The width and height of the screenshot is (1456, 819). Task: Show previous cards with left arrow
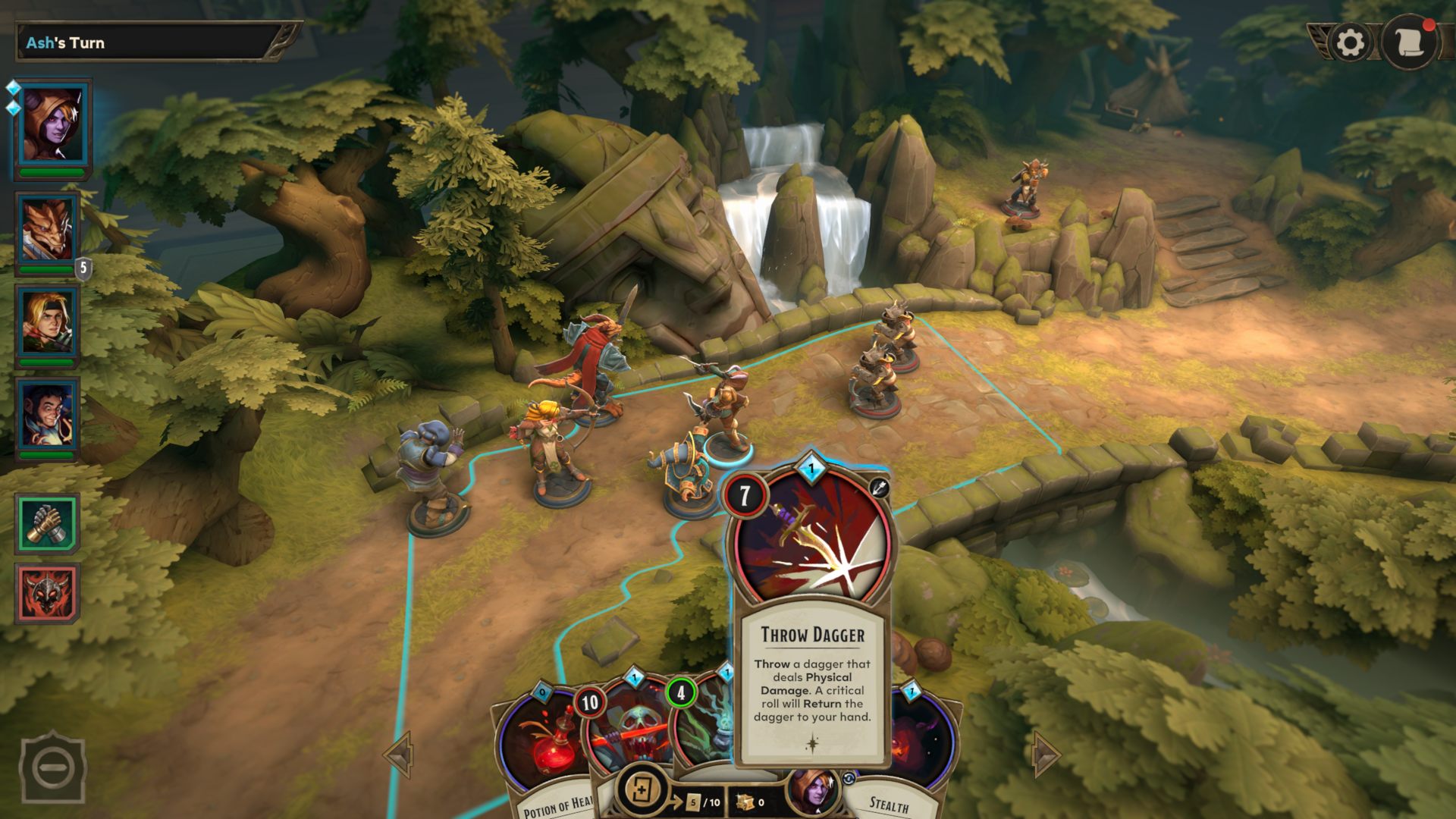[x=398, y=754]
